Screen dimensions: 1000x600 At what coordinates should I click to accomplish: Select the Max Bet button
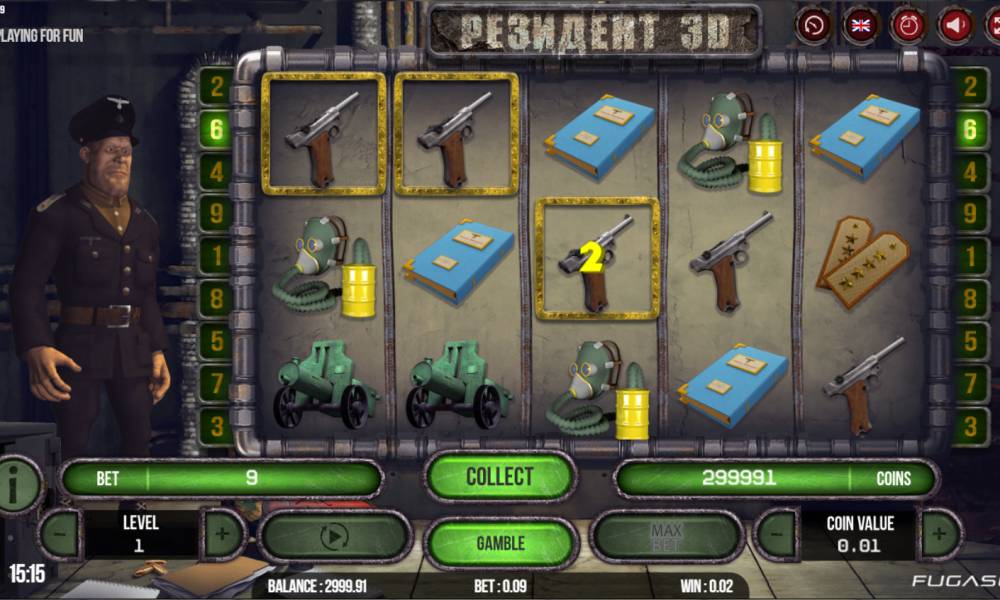(666, 538)
